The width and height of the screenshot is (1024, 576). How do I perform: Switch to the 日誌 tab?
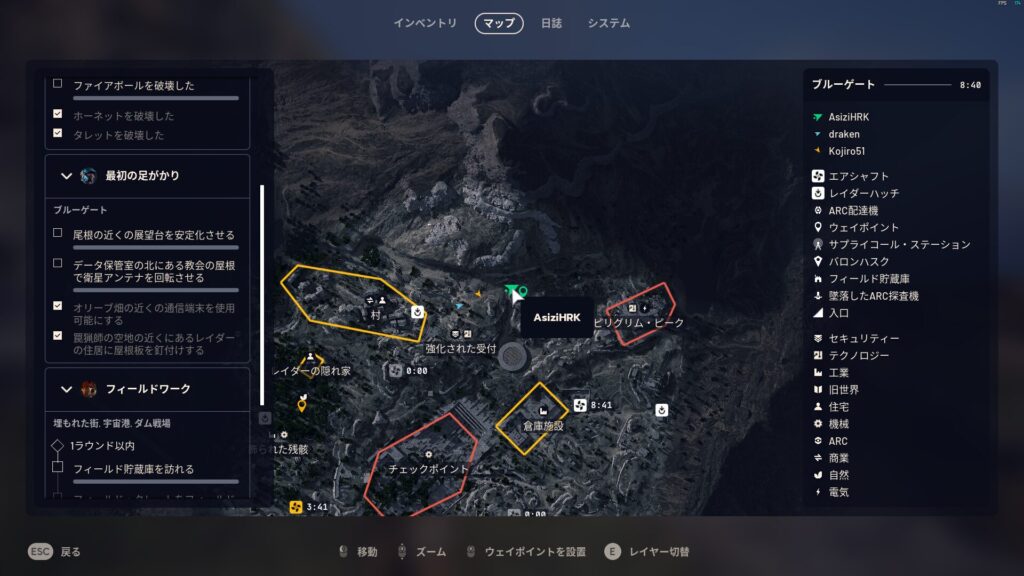pyautogui.click(x=551, y=23)
